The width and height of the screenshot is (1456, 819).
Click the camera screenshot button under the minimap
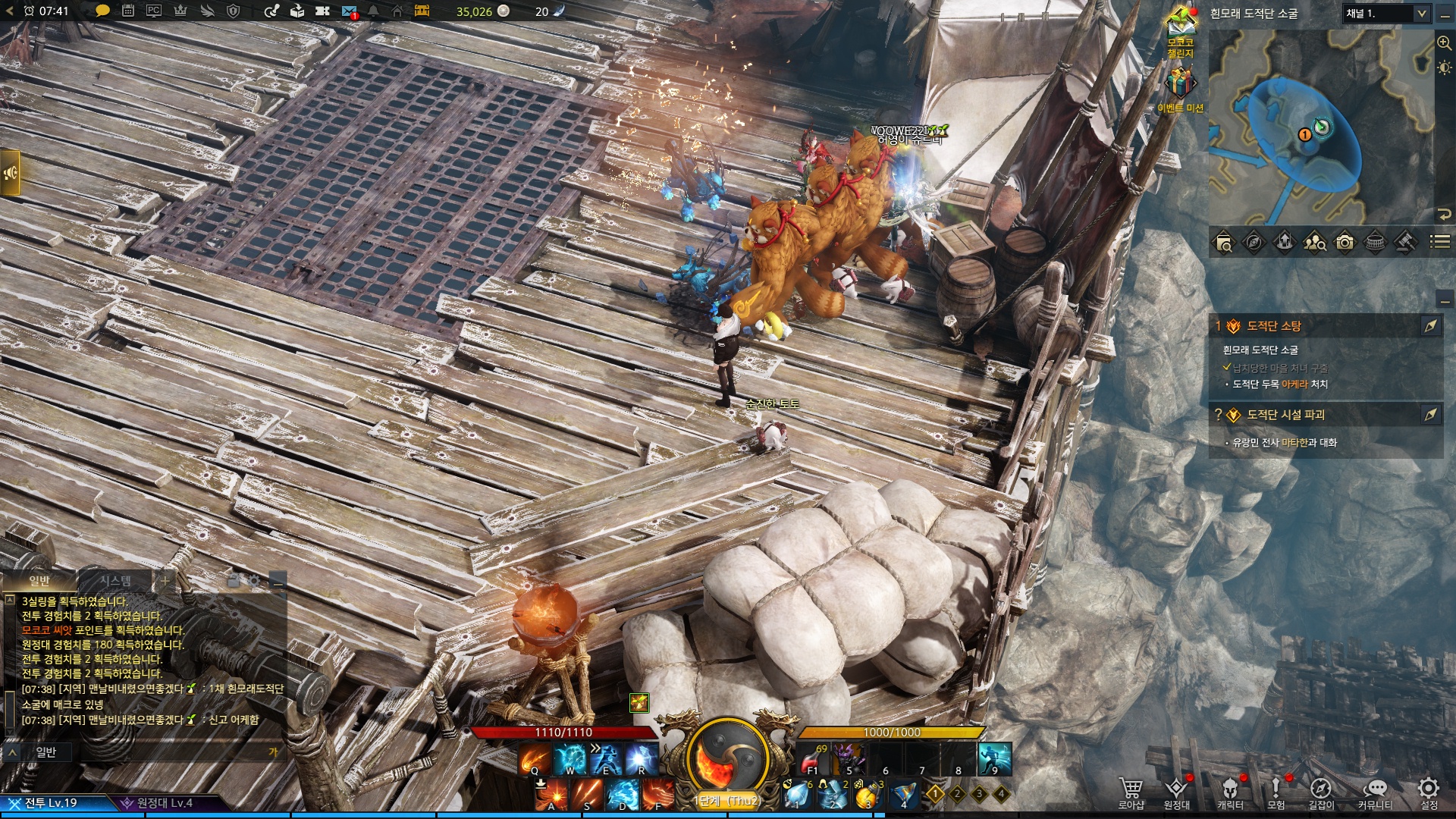(x=1345, y=242)
